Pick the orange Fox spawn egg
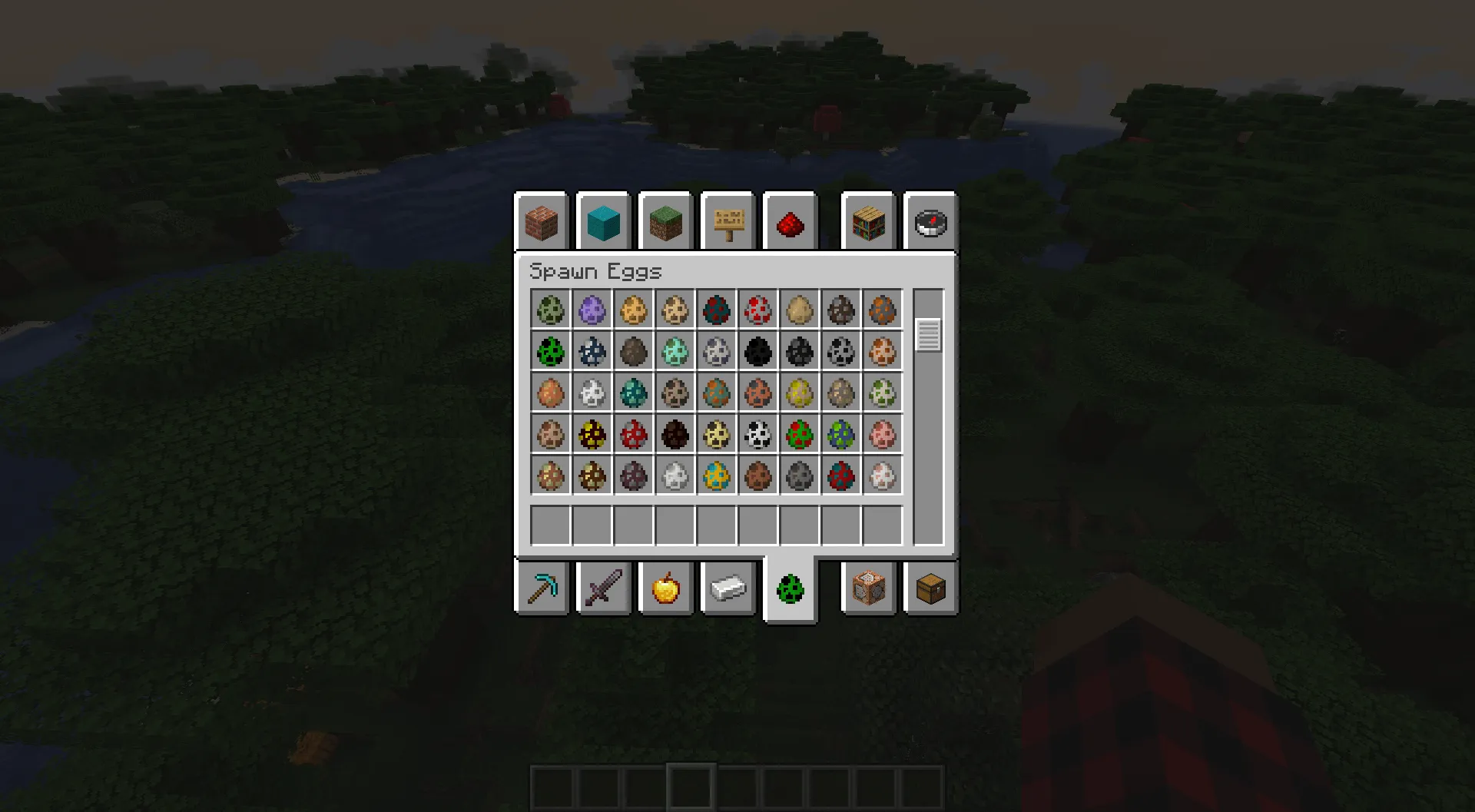 coord(883,352)
